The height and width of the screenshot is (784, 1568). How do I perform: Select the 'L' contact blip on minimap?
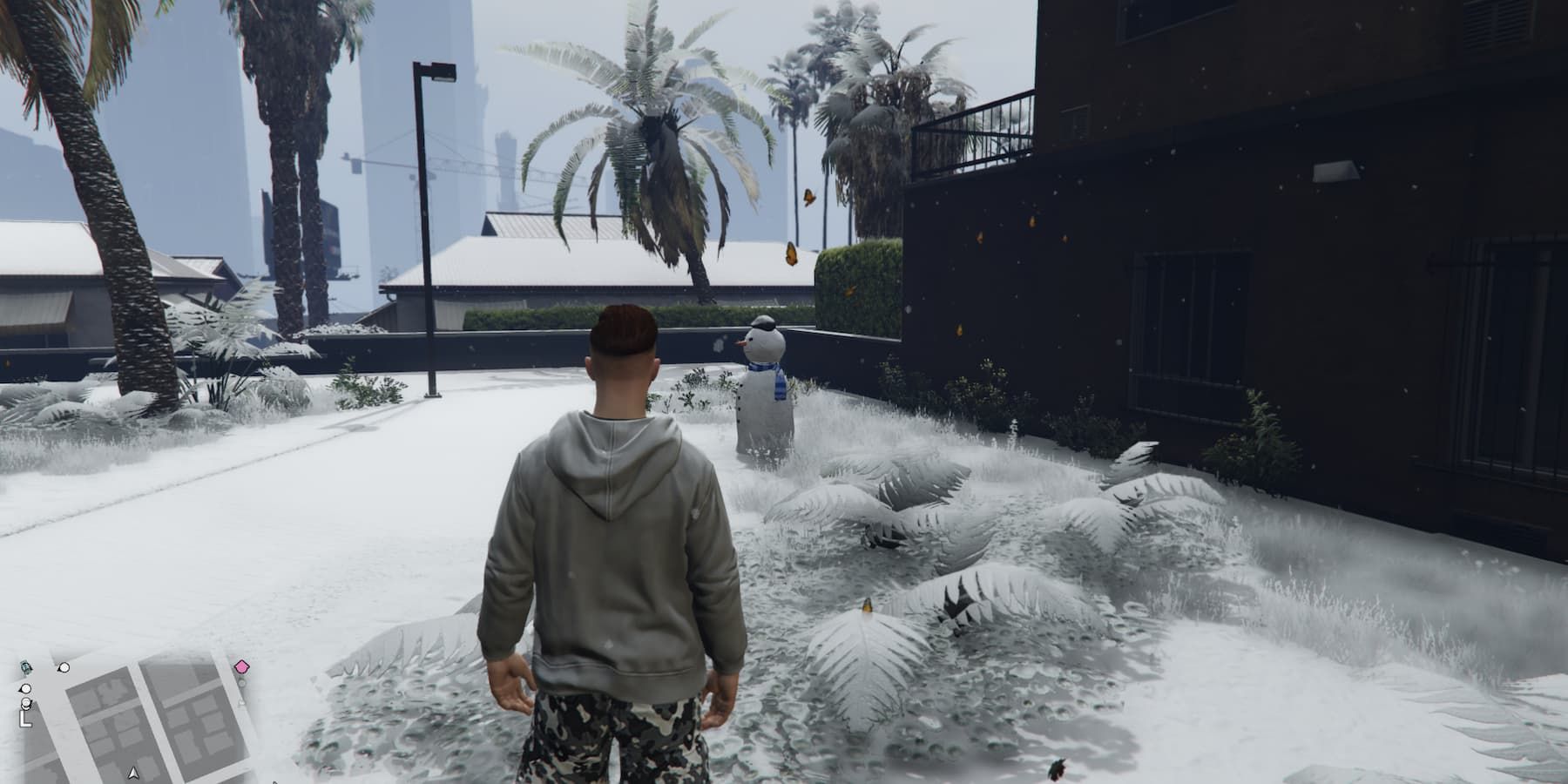pos(24,718)
